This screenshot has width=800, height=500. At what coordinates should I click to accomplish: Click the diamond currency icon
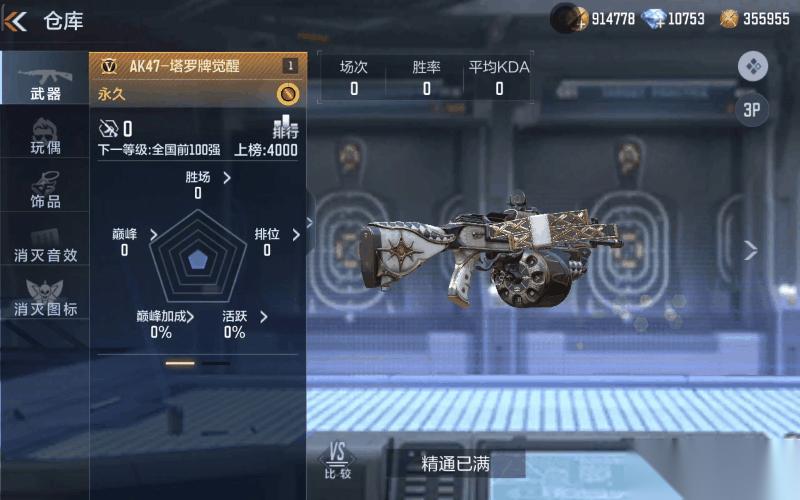pos(654,18)
